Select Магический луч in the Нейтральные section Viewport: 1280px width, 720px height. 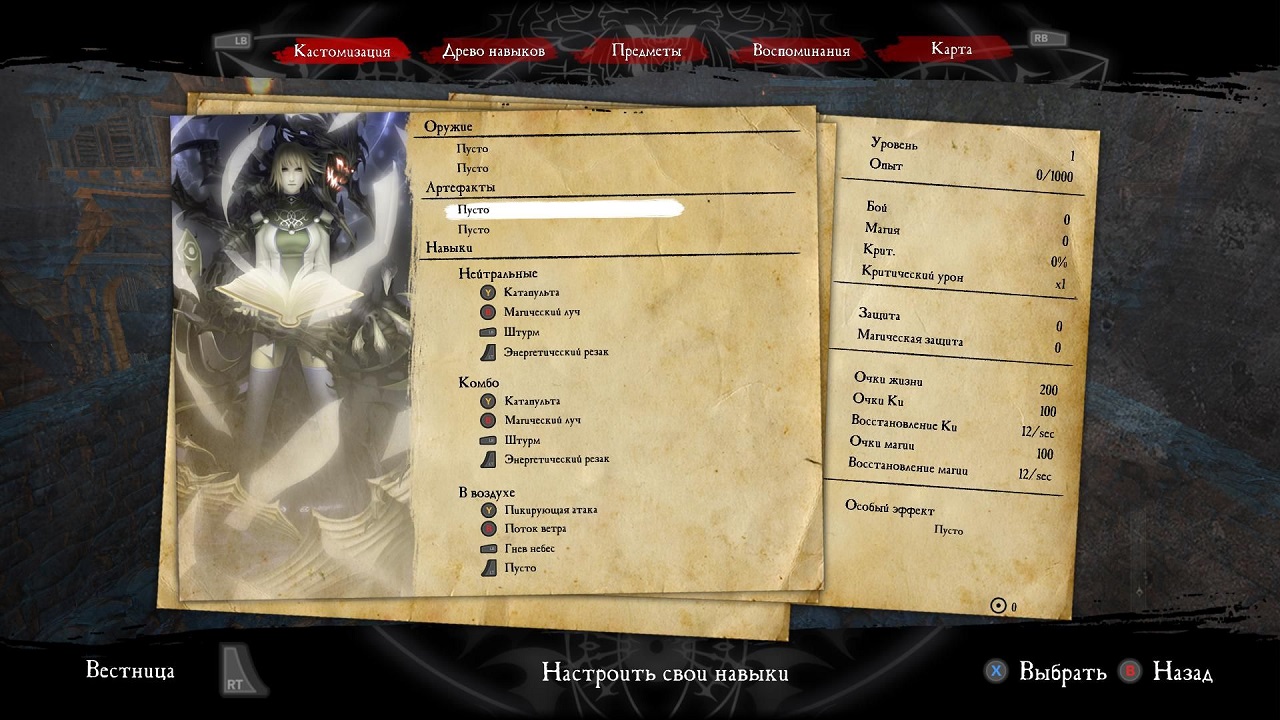[542, 312]
